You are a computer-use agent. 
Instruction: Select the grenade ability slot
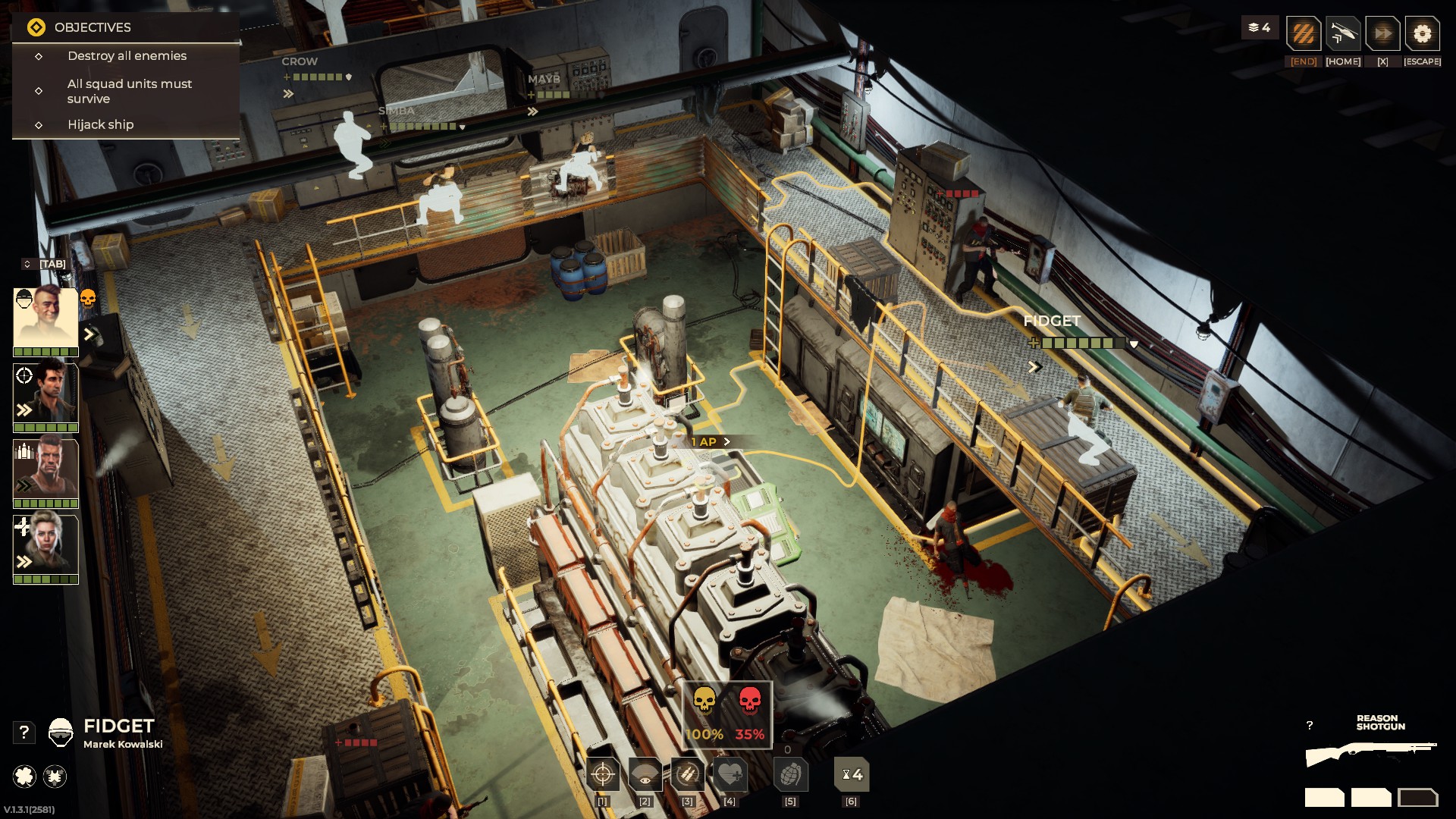click(x=790, y=775)
